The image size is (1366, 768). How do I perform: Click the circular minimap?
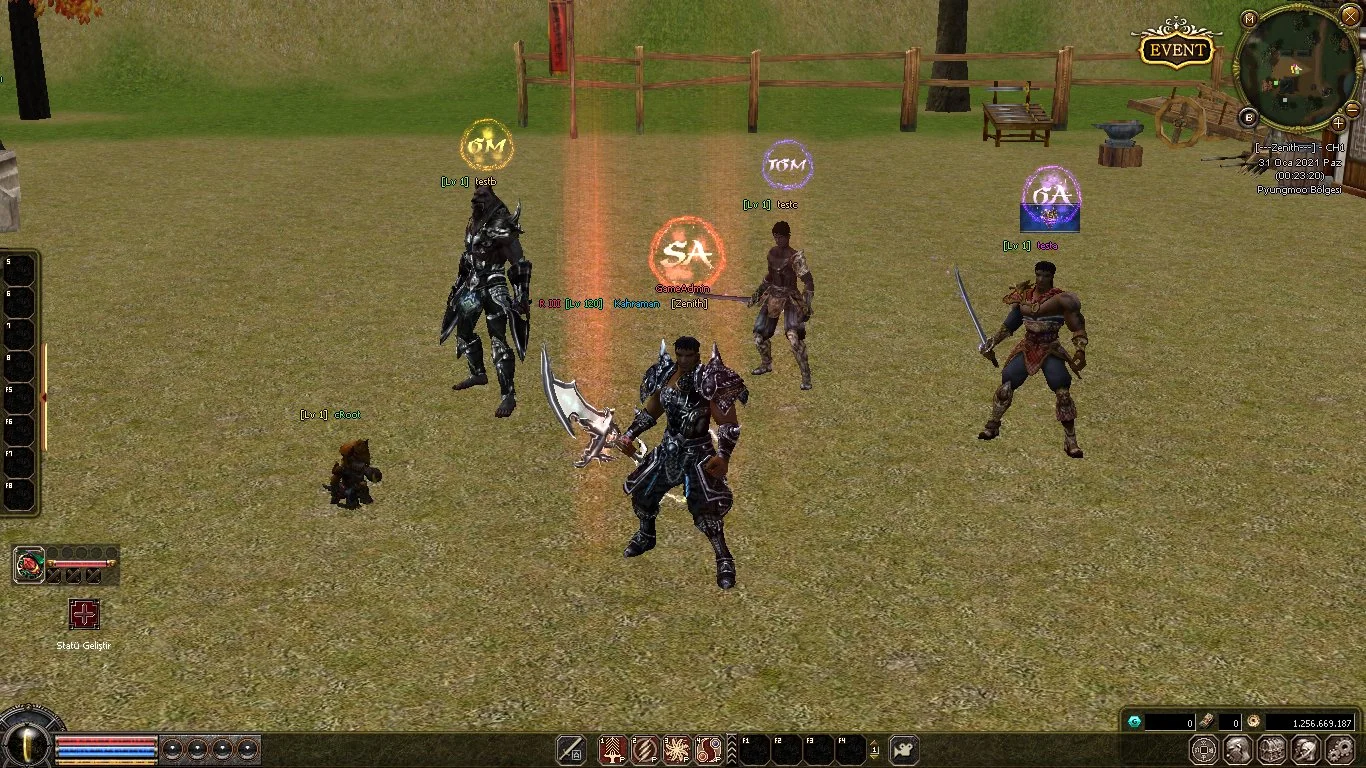coord(1297,67)
